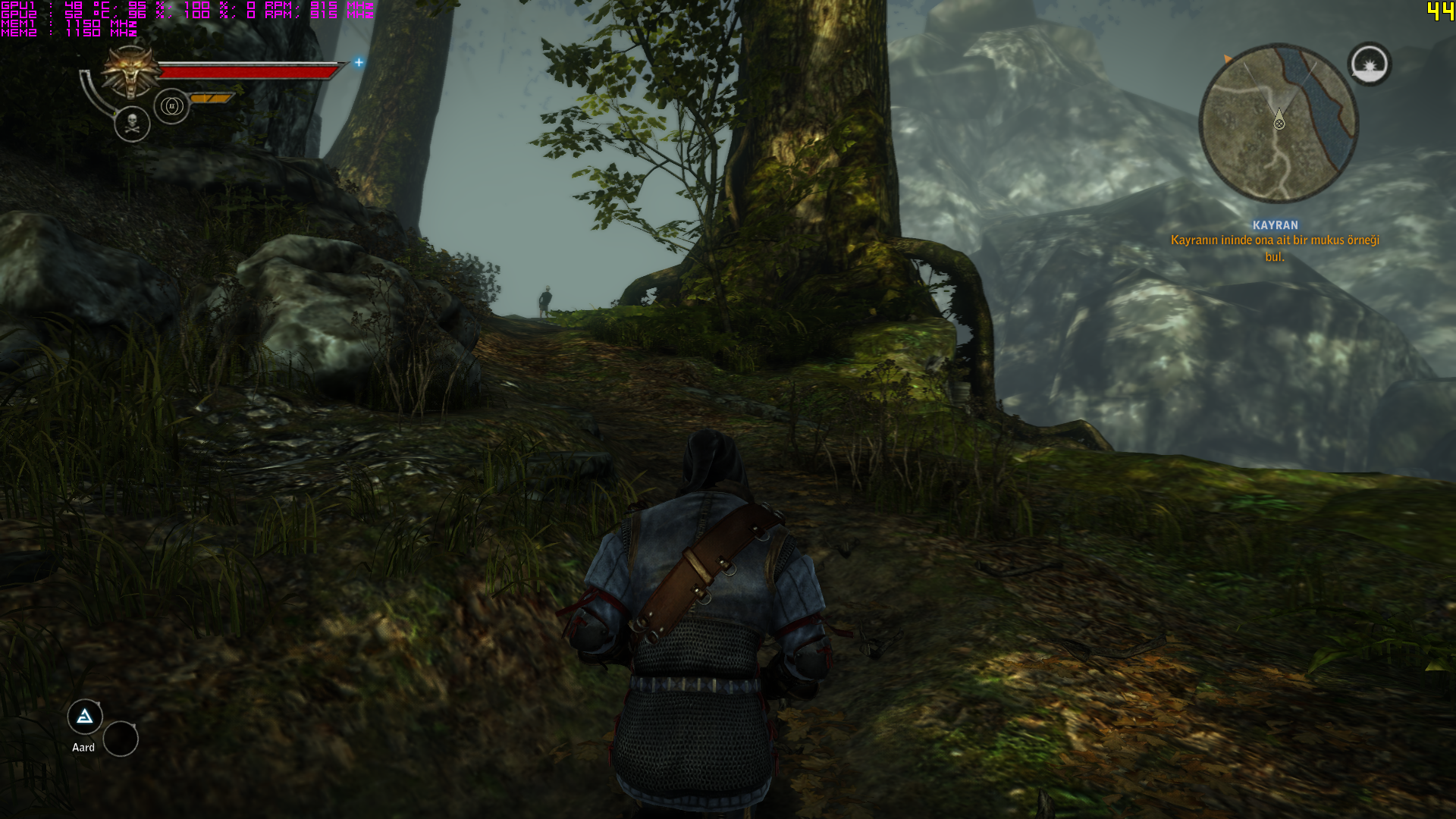Select the Aard sign icon
This screenshot has width=1456, height=819.
point(85,717)
